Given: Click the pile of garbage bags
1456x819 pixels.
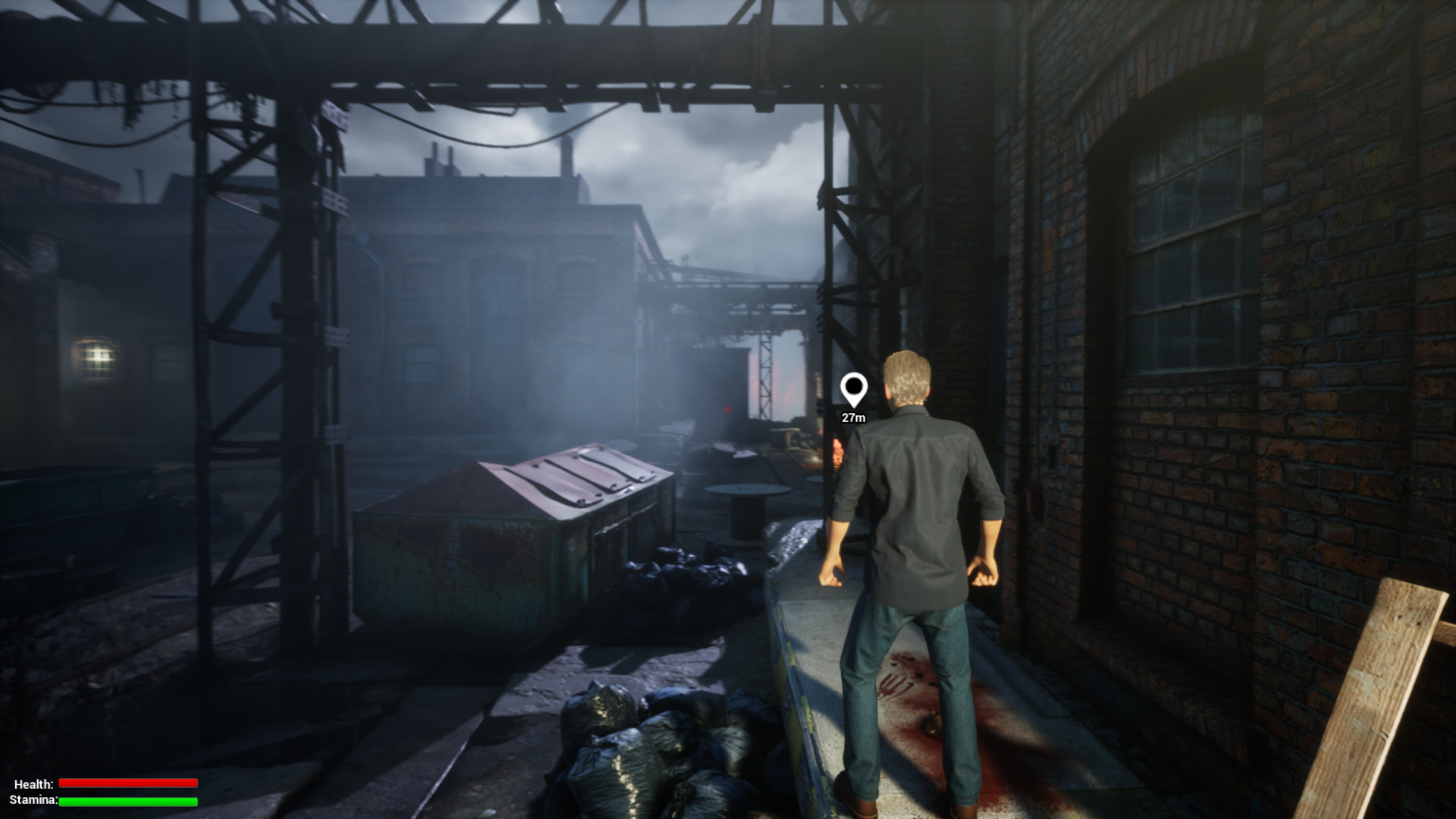Looking at the screenshot, I should [x=652, y=736].
